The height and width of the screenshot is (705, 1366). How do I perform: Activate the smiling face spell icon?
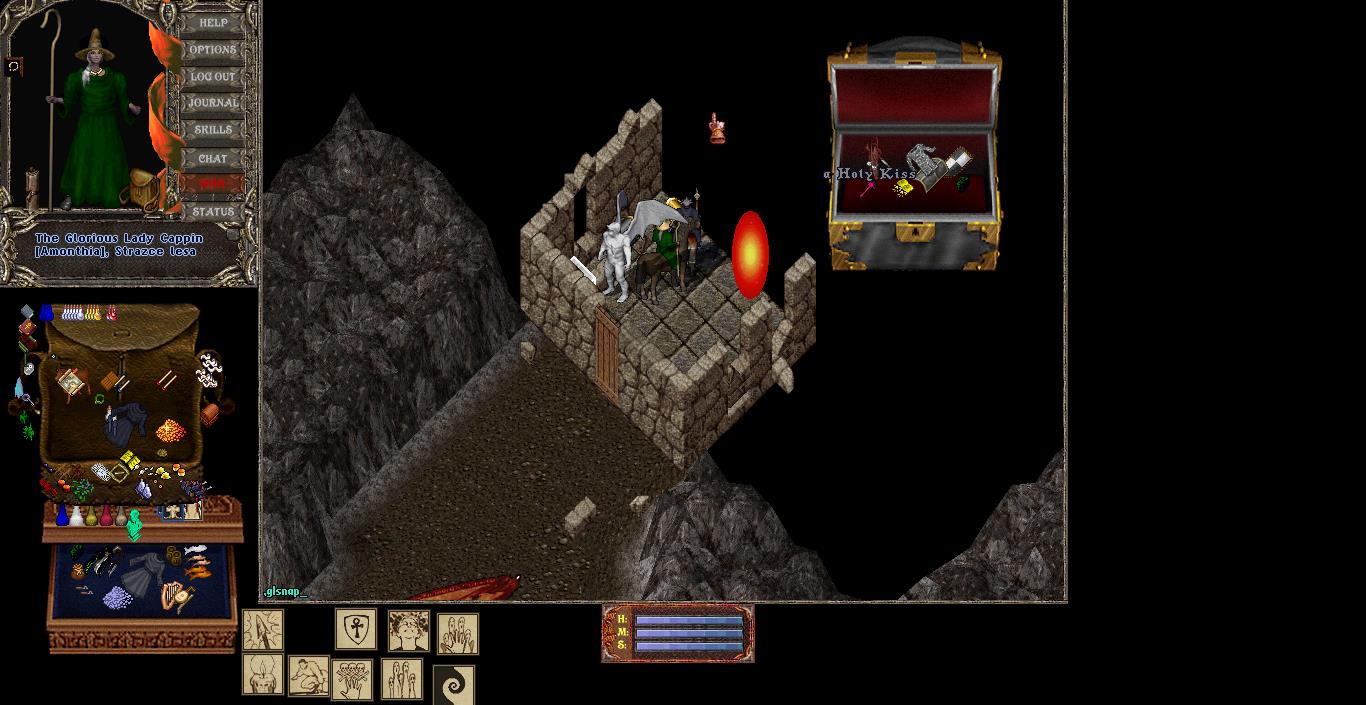click(x=408, y=631)
